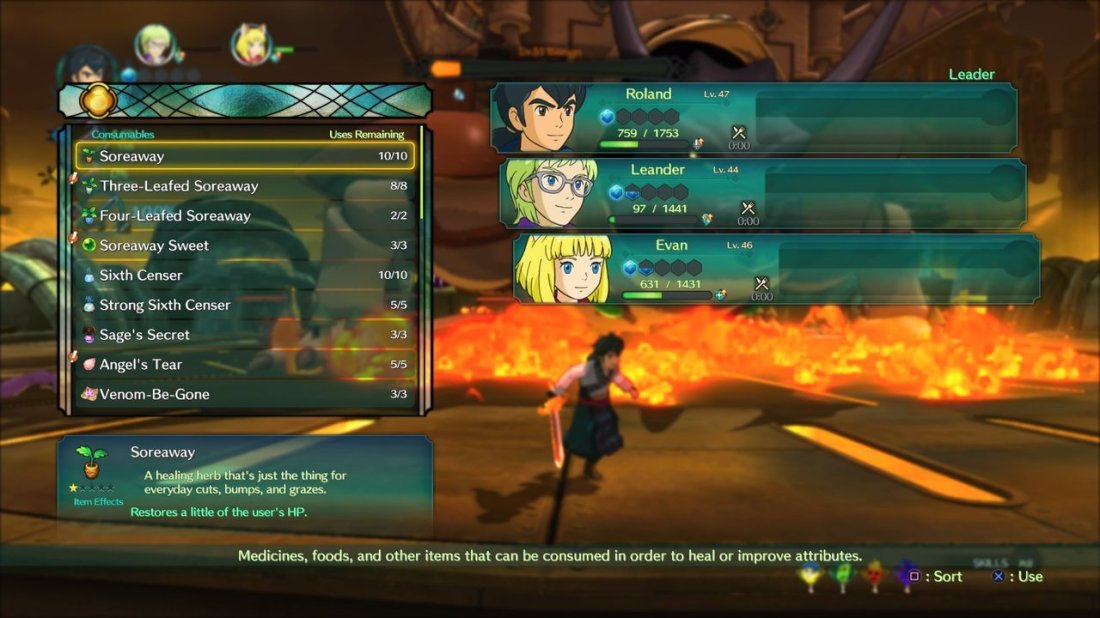Click the item list scrollbar

point(422,175)
